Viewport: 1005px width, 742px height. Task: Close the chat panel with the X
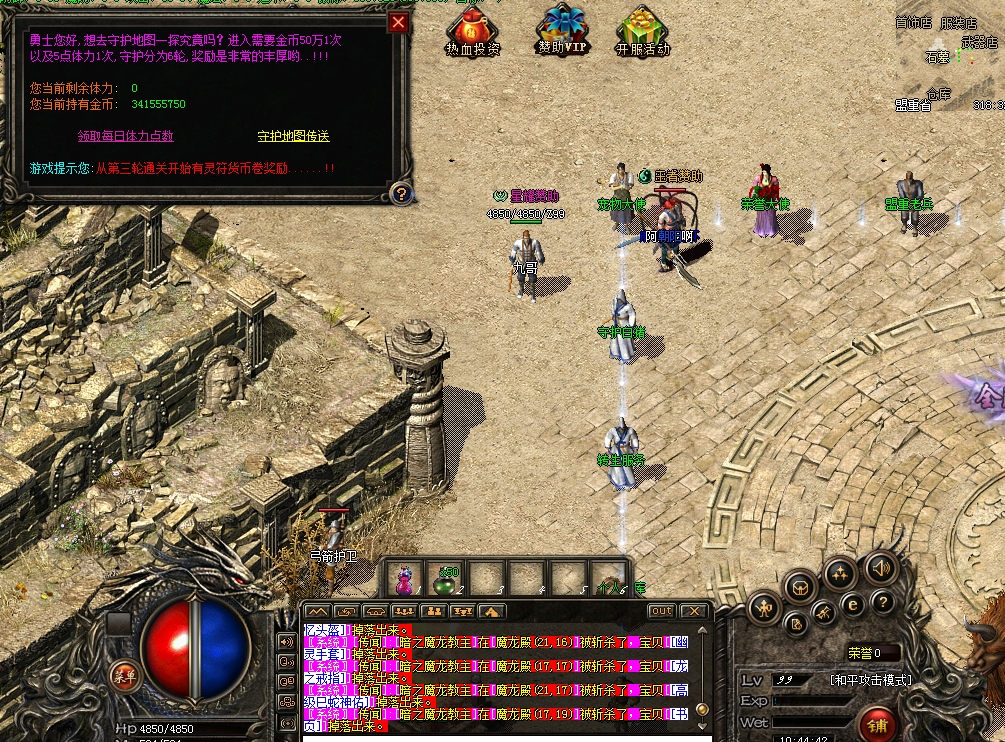click(x=694, y=611)
